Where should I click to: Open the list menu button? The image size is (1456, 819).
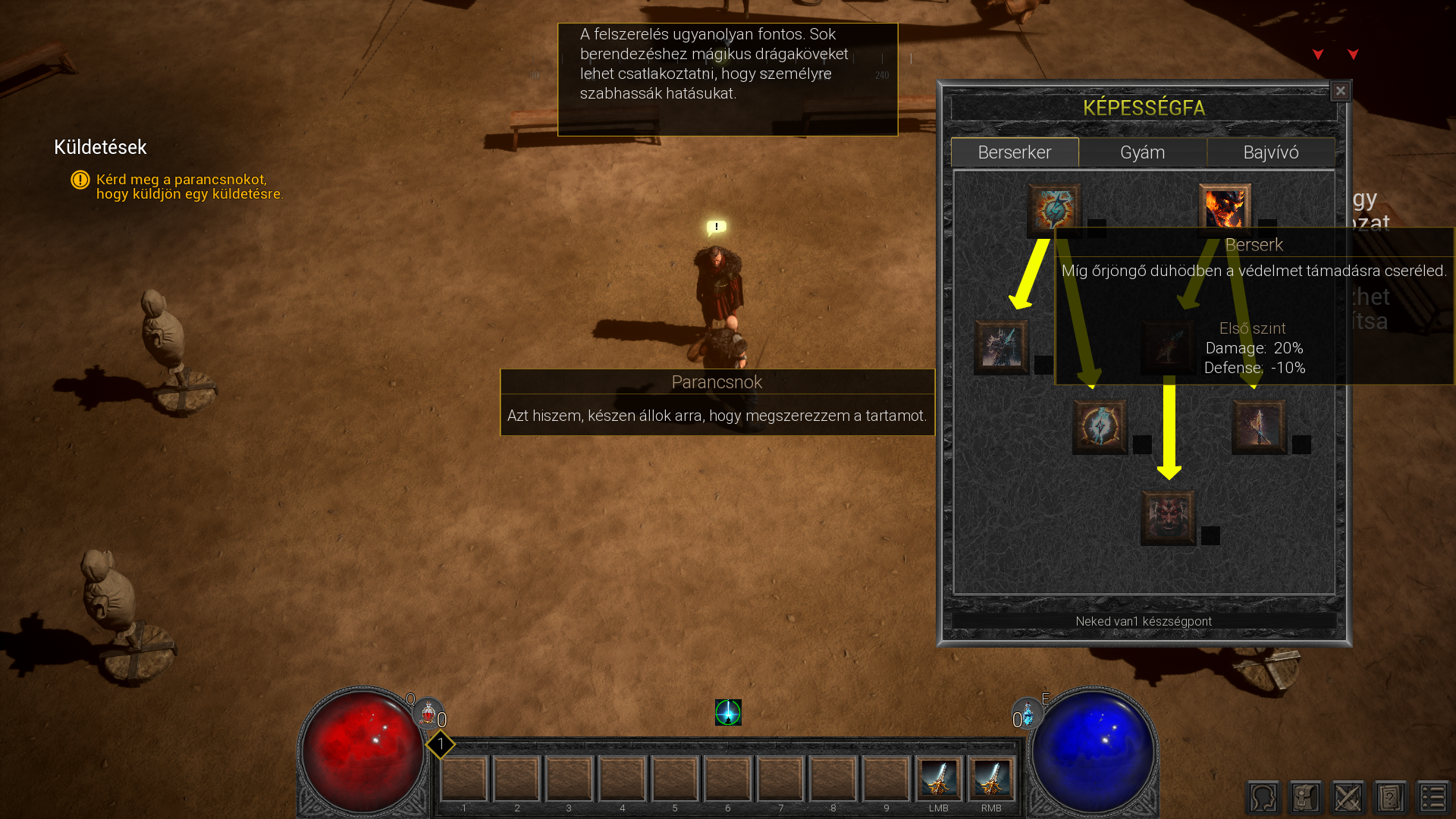coord(1433,798)
